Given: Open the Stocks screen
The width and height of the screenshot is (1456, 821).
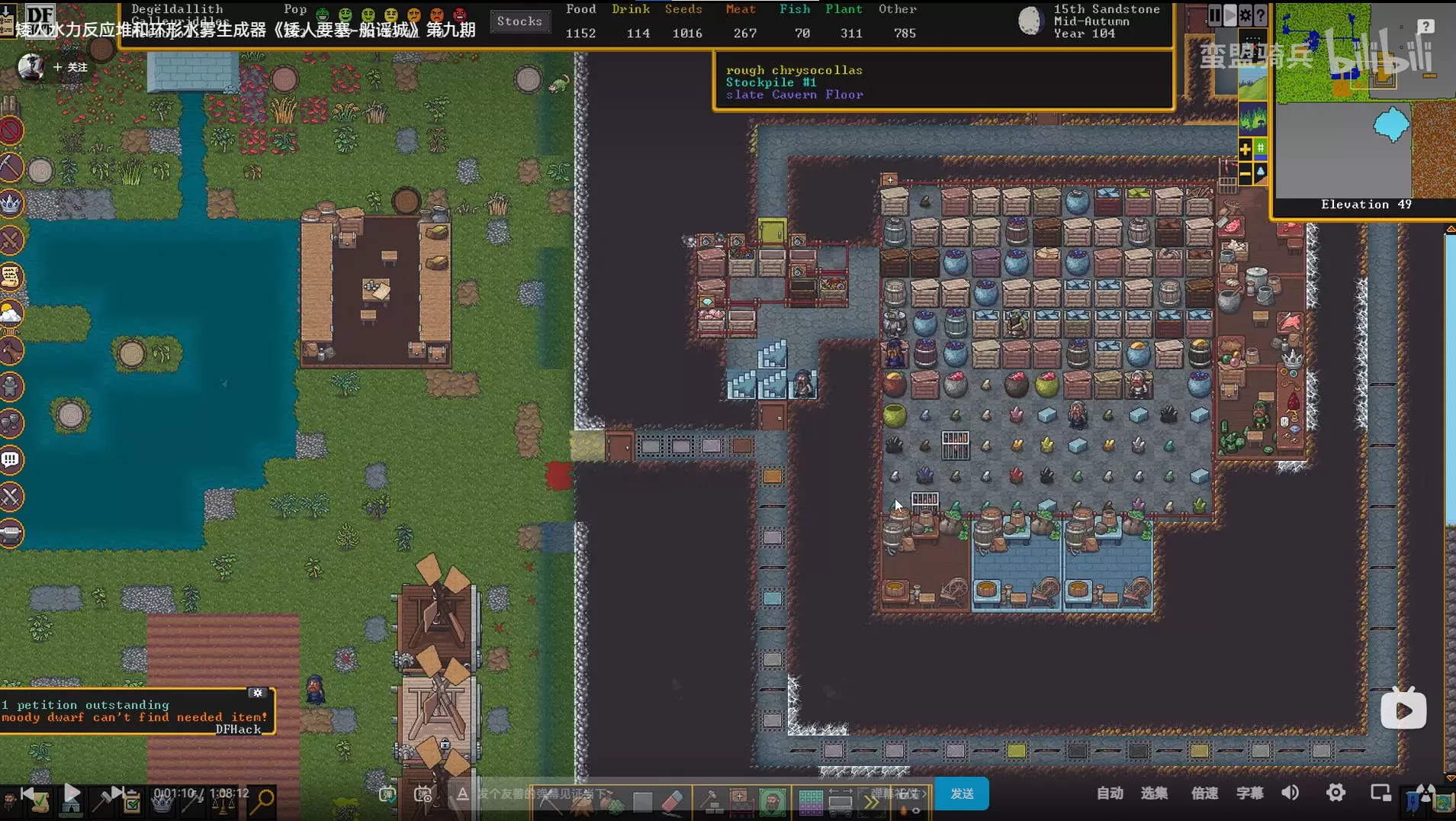Looking at the screenshot, I should coord(519,21).
